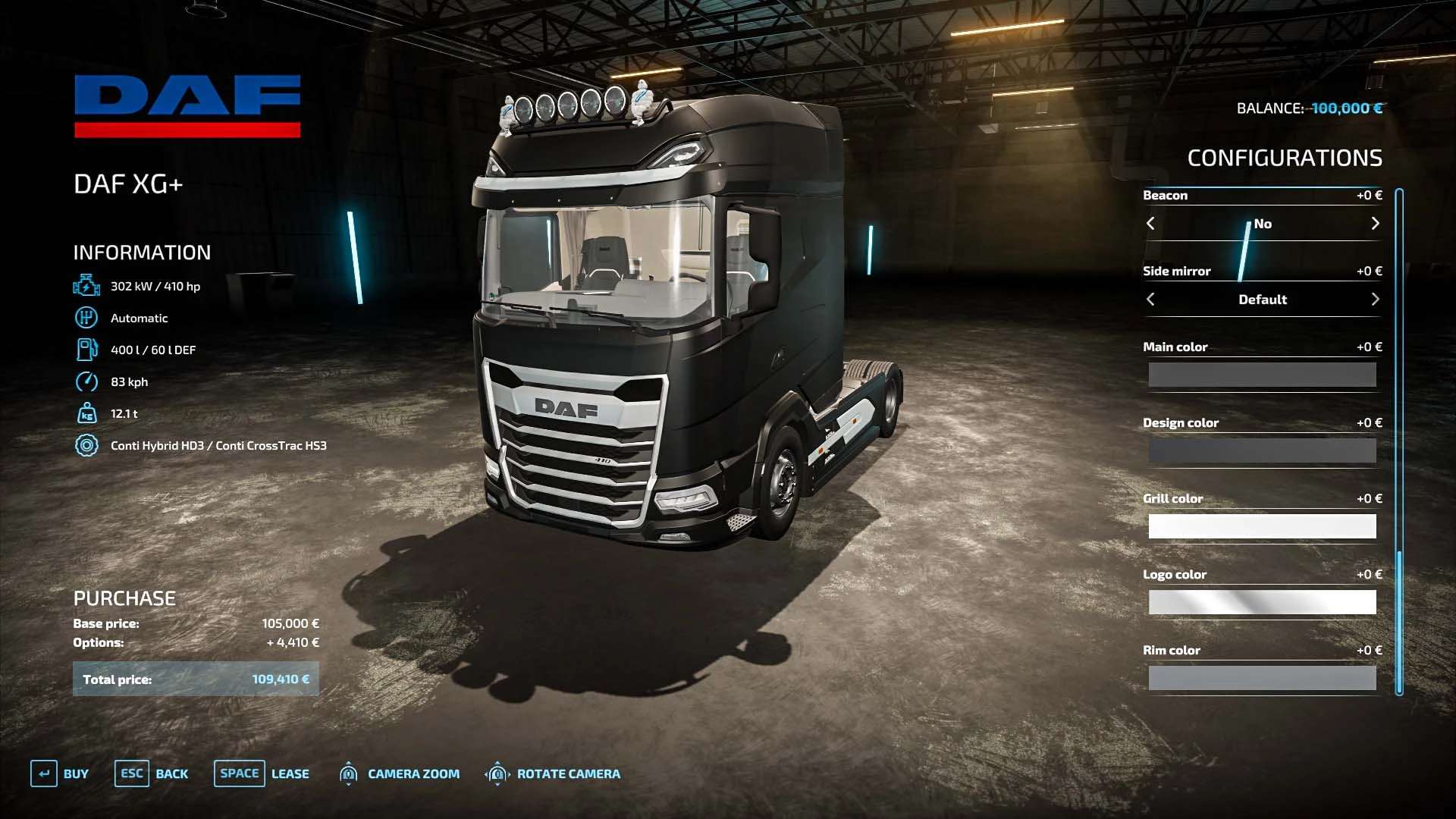Choose the Lease option
This screenshot has width=1456, height=819.
click(x=262, y=773)
